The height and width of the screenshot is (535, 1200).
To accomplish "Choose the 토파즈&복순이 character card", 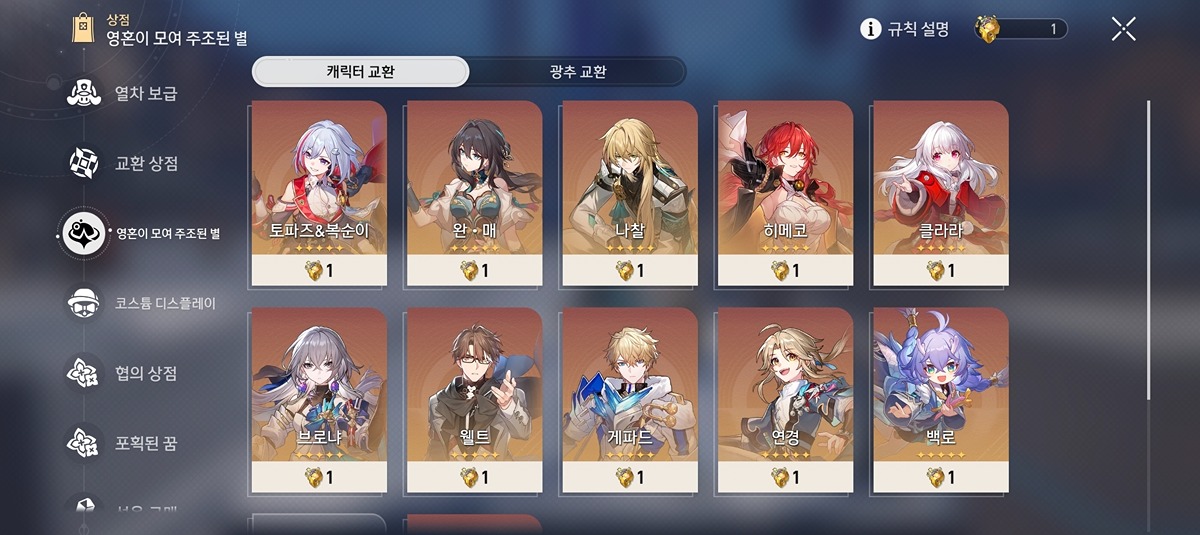I will point(319,190).
